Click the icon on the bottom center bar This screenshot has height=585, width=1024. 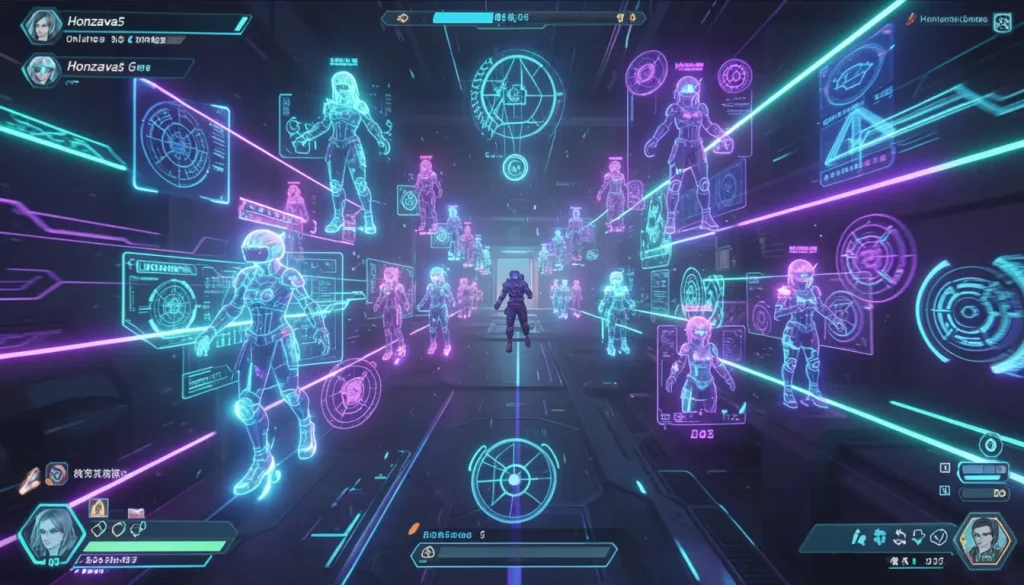(x=427, y=551)
